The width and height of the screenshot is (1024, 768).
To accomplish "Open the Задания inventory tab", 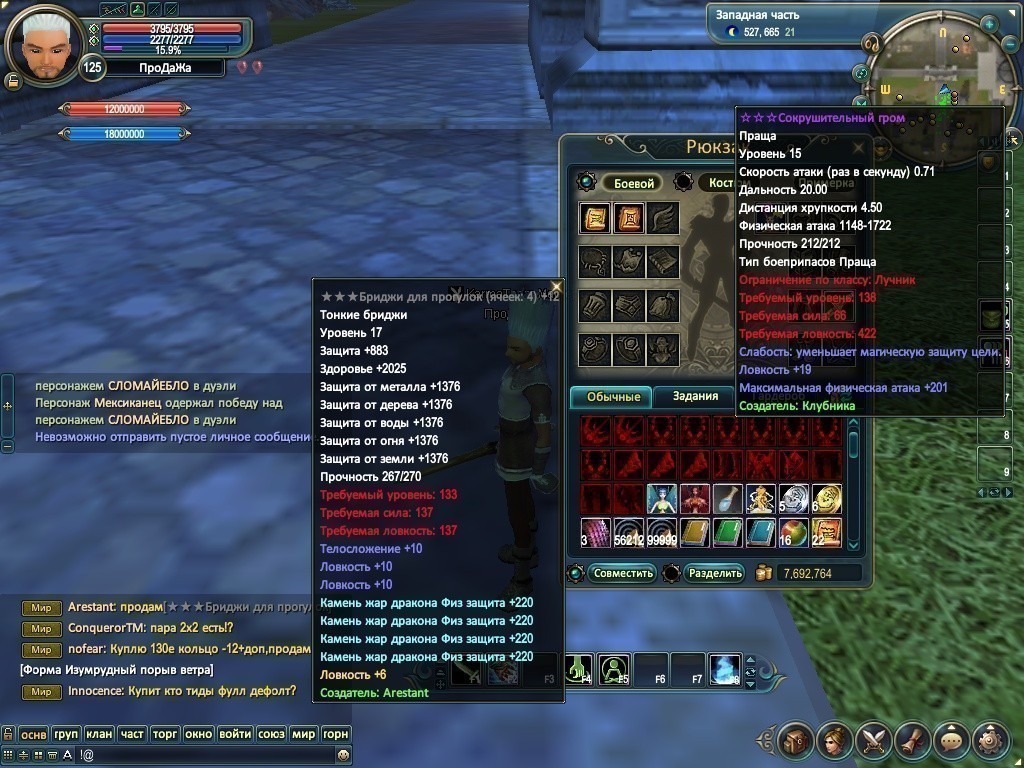I will pos(695,396).
